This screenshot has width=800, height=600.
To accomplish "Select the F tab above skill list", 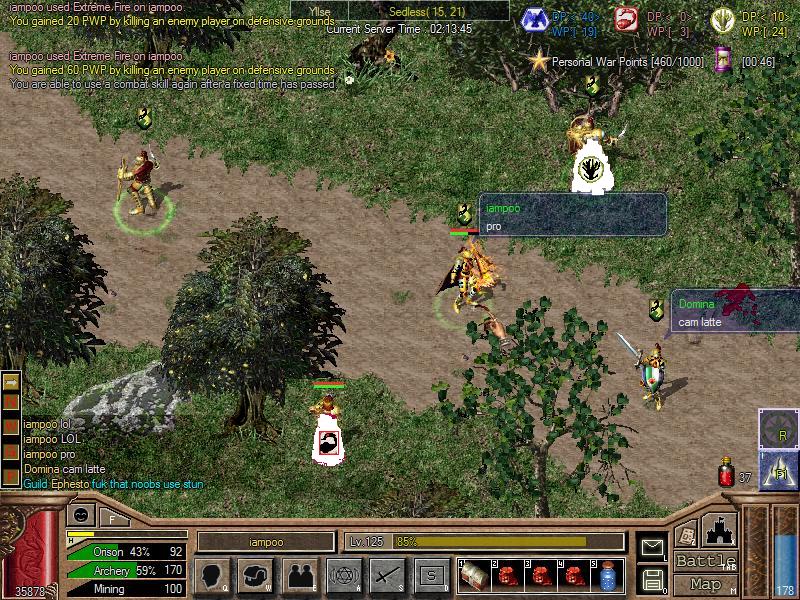I will tap(112, 518).
